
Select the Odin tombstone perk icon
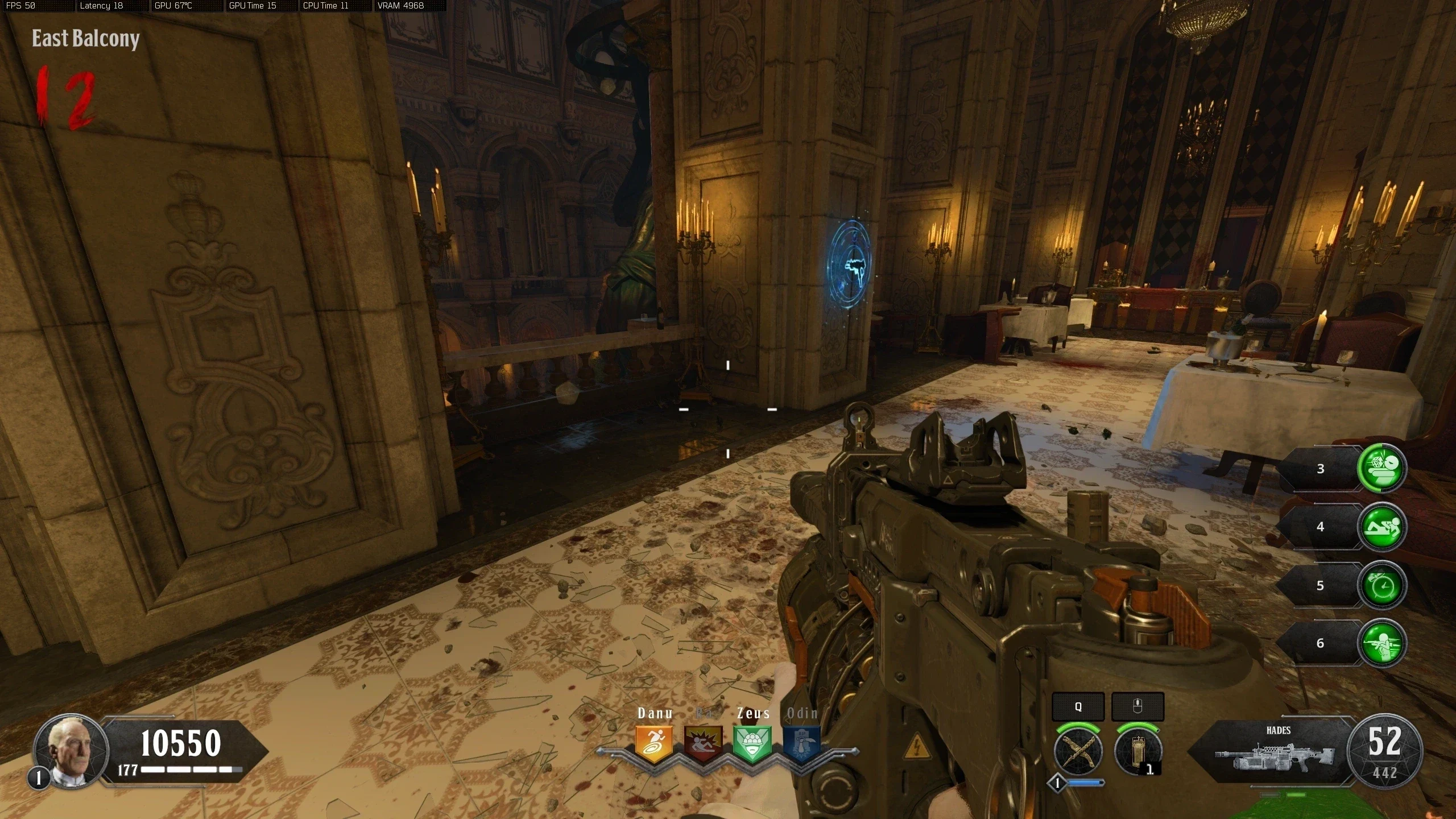[801, 743]
